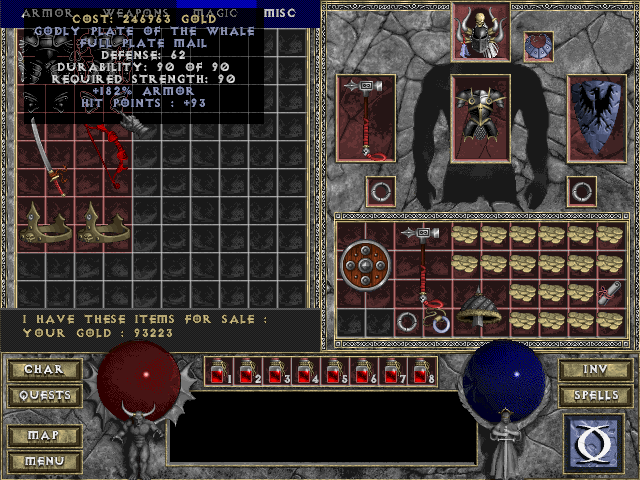Click the active spell icon
Viewport: 640px width, 480px height.
coord(594,443)
